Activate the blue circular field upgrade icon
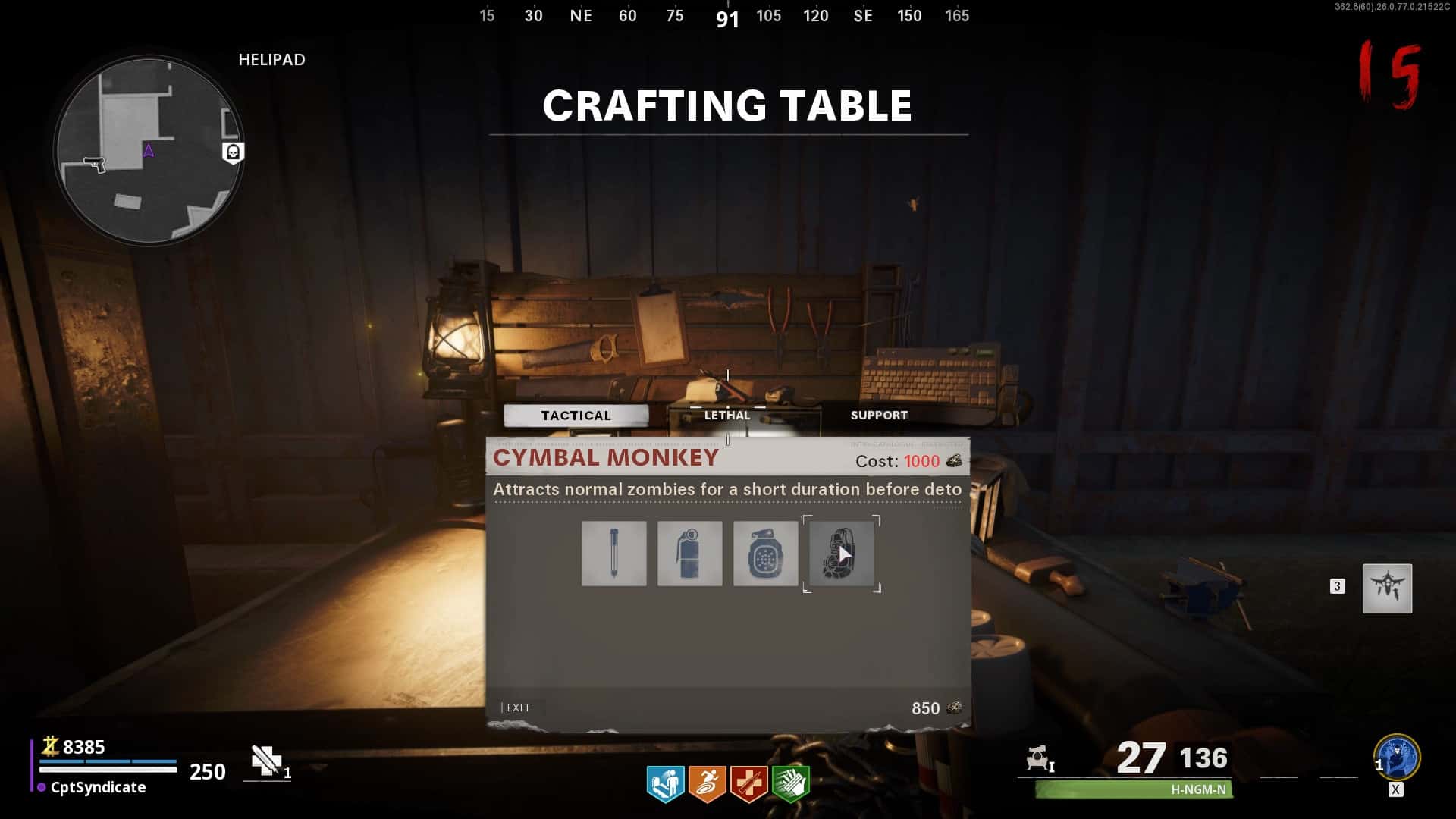 tap(1397, 757)
